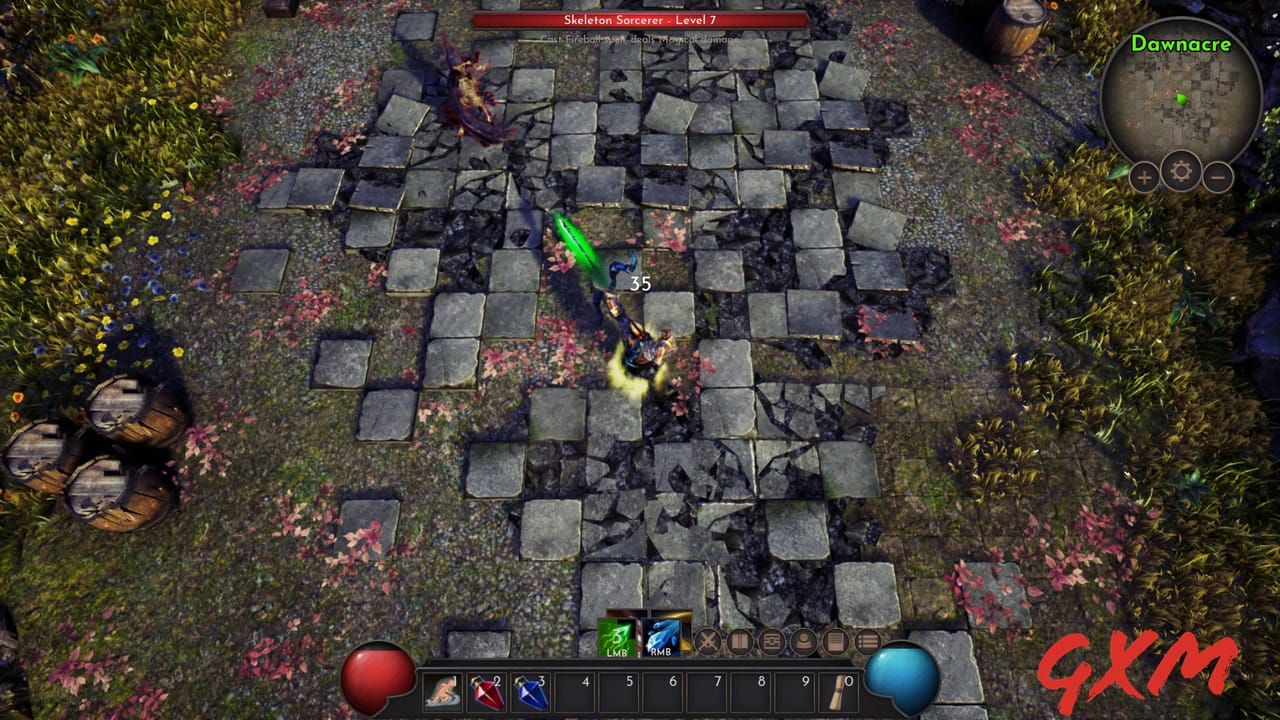Open the minimap settings gear
This screenshot has width=1280, height=720.
(1181, 172)
